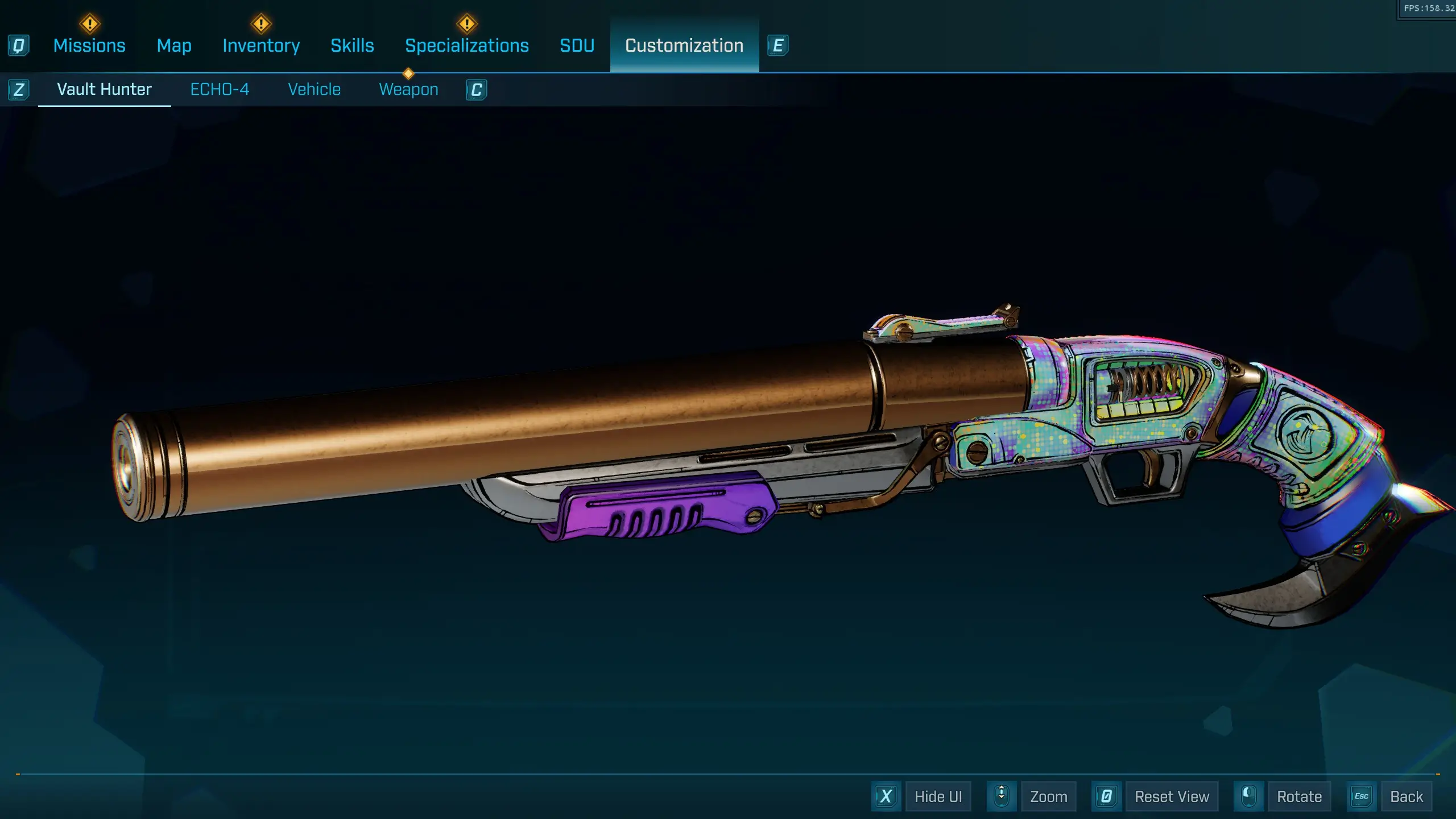
Task: Click the Z hotkey icon beside Vault Hunter
Action: (19, 89)
